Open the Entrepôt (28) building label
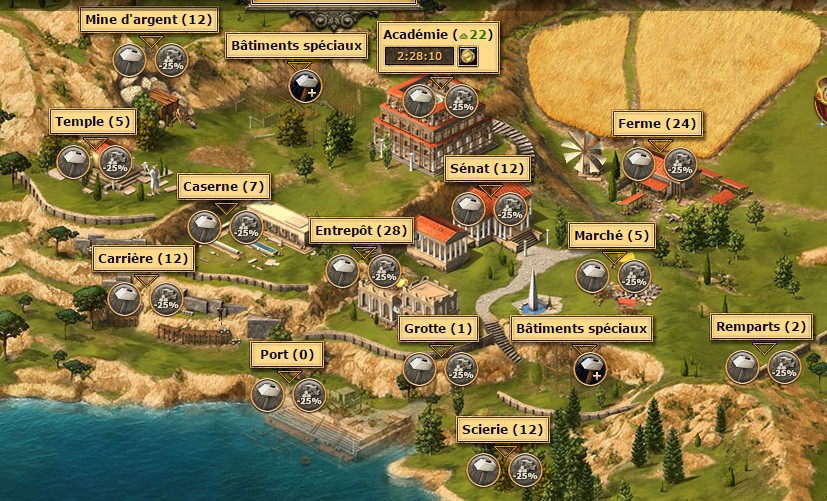Viewport: 827px width, 501px height. [361, 231]
